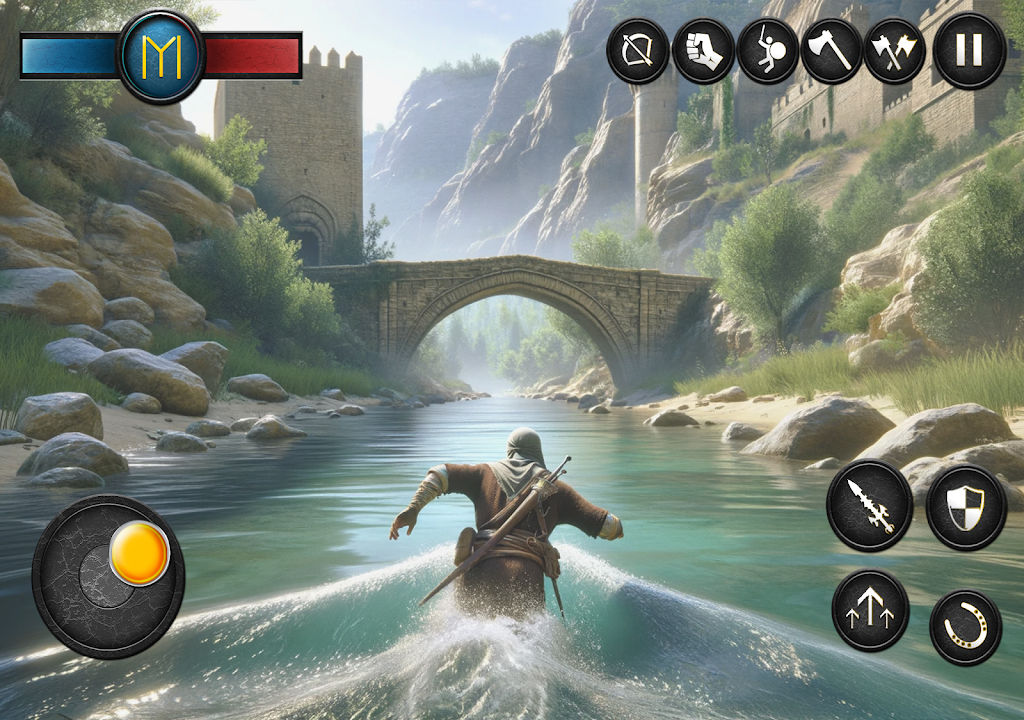
Task: Equip the single axe weapon
Action: (x=832, y=51)
